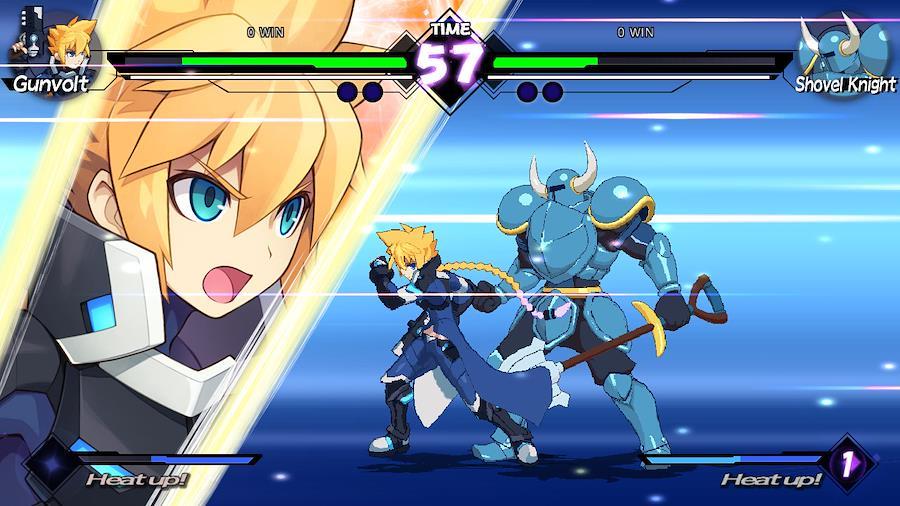Image resolution: width=900 pixels, height=506 pixels.
Task: Click Shovel Knight's Heat diamond showing 1
Action: 846,463
